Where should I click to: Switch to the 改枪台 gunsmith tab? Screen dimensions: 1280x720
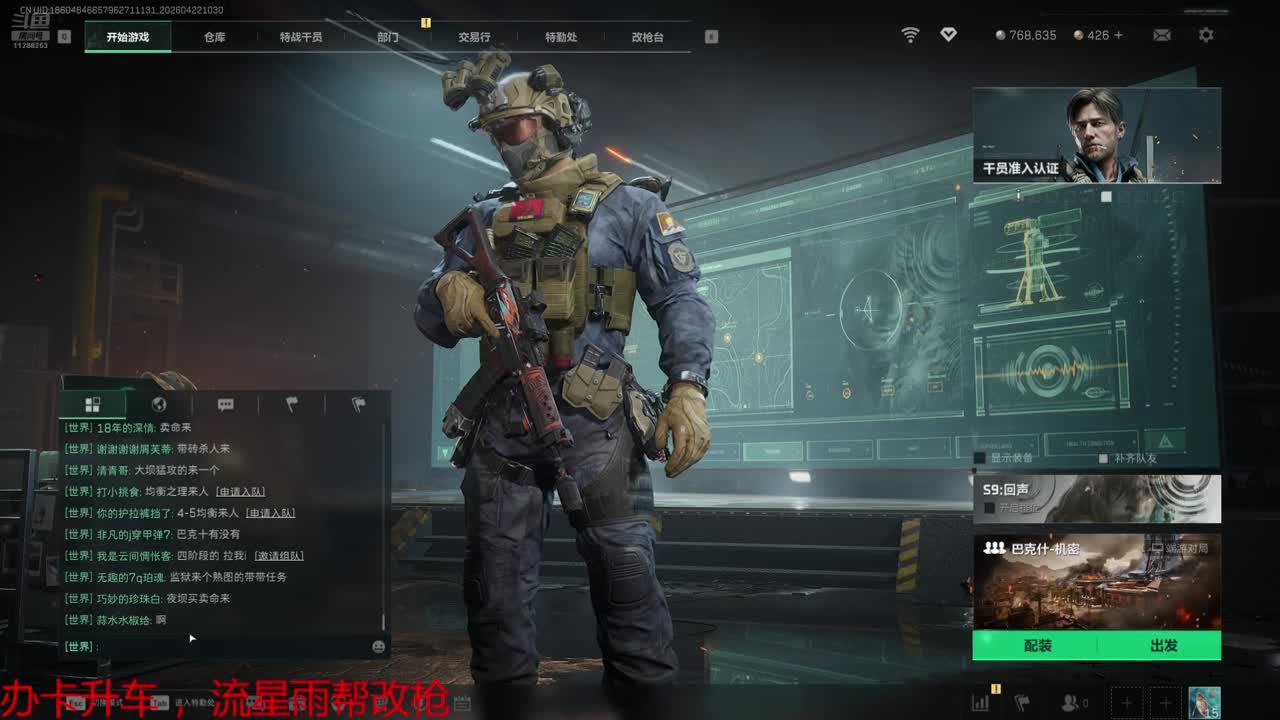tap(647, 37)
